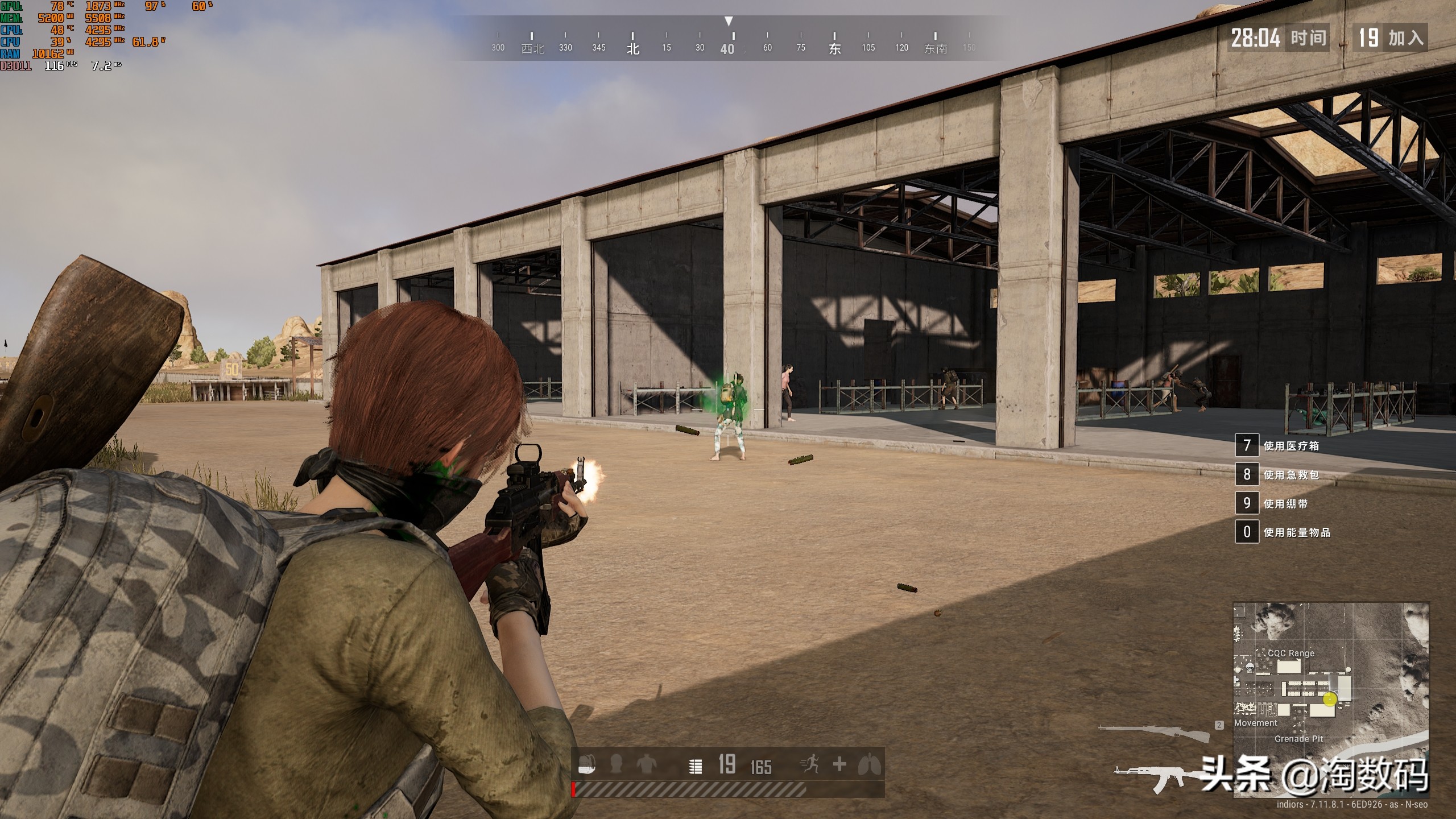This screenshot has height=819, width=1456.
Task: Click the running figure boost icon
Action: point(810,764)
